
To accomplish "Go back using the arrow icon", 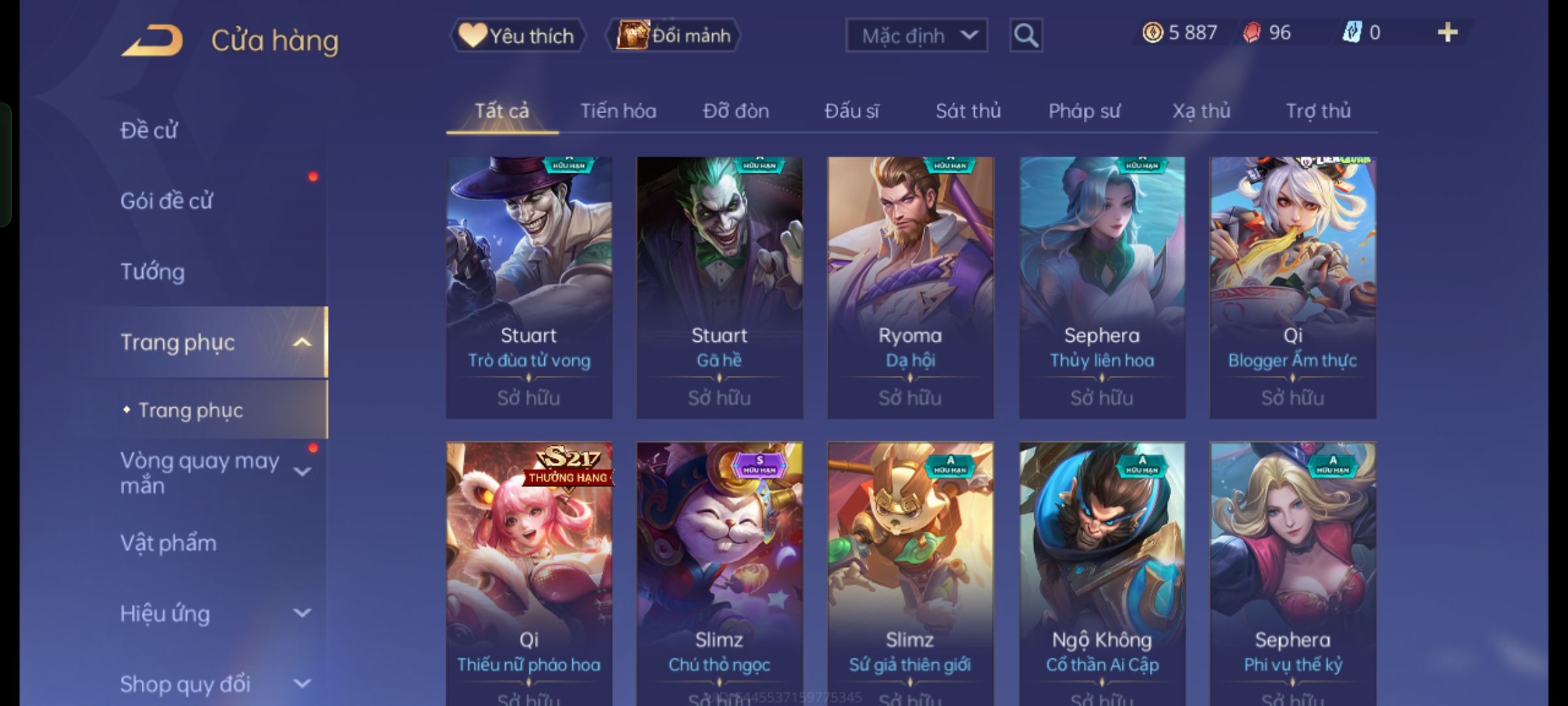I will coord(152,41).
